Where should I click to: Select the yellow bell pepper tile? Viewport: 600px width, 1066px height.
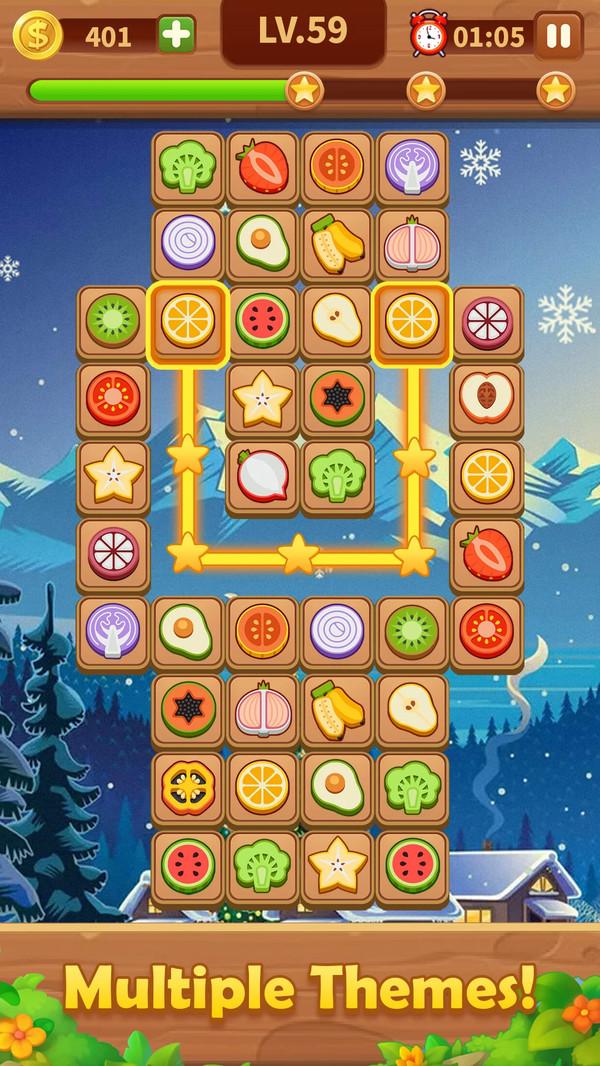point(187,787)
